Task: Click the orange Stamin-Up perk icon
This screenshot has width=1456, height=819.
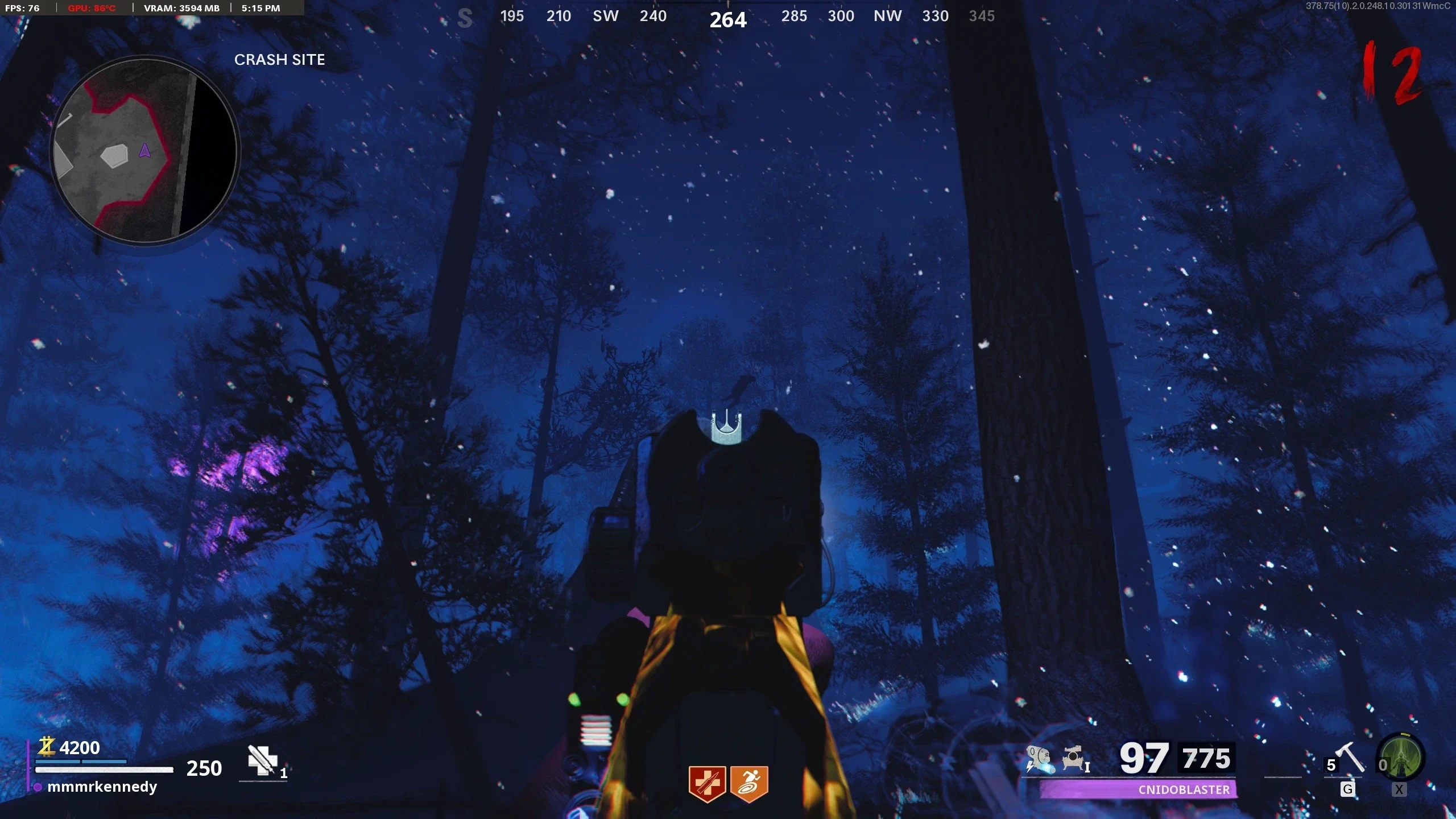Action: point(749,784)
